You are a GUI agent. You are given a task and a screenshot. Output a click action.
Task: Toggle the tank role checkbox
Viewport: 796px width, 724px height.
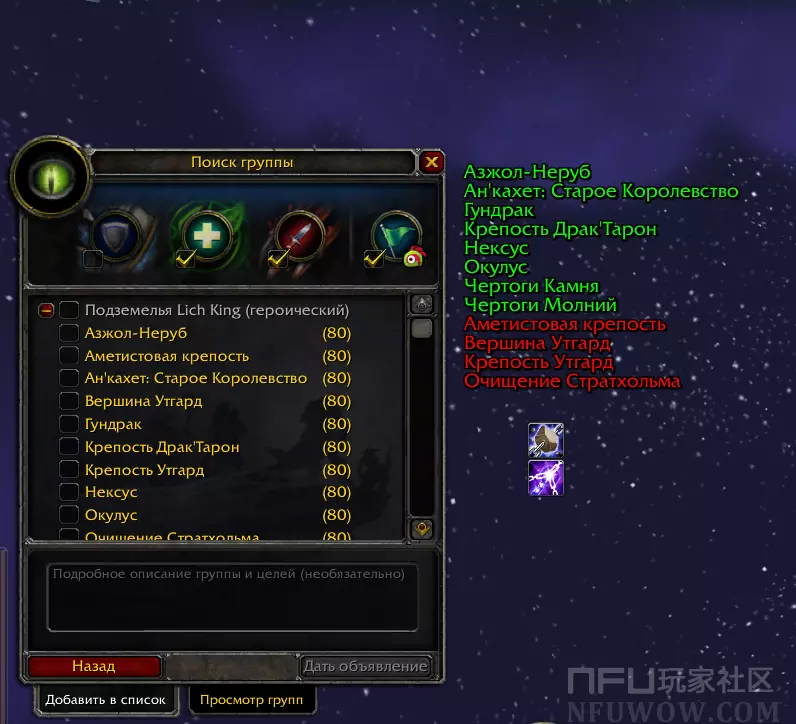92,259
